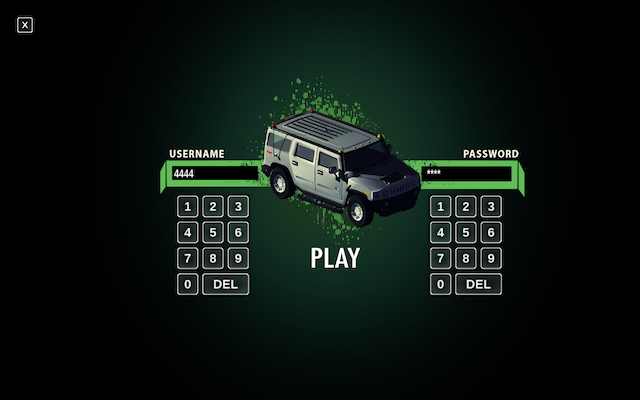The height and width of the screenshot is (400, 640).
Task: Close the login screen with X
Action: [25, 25]
